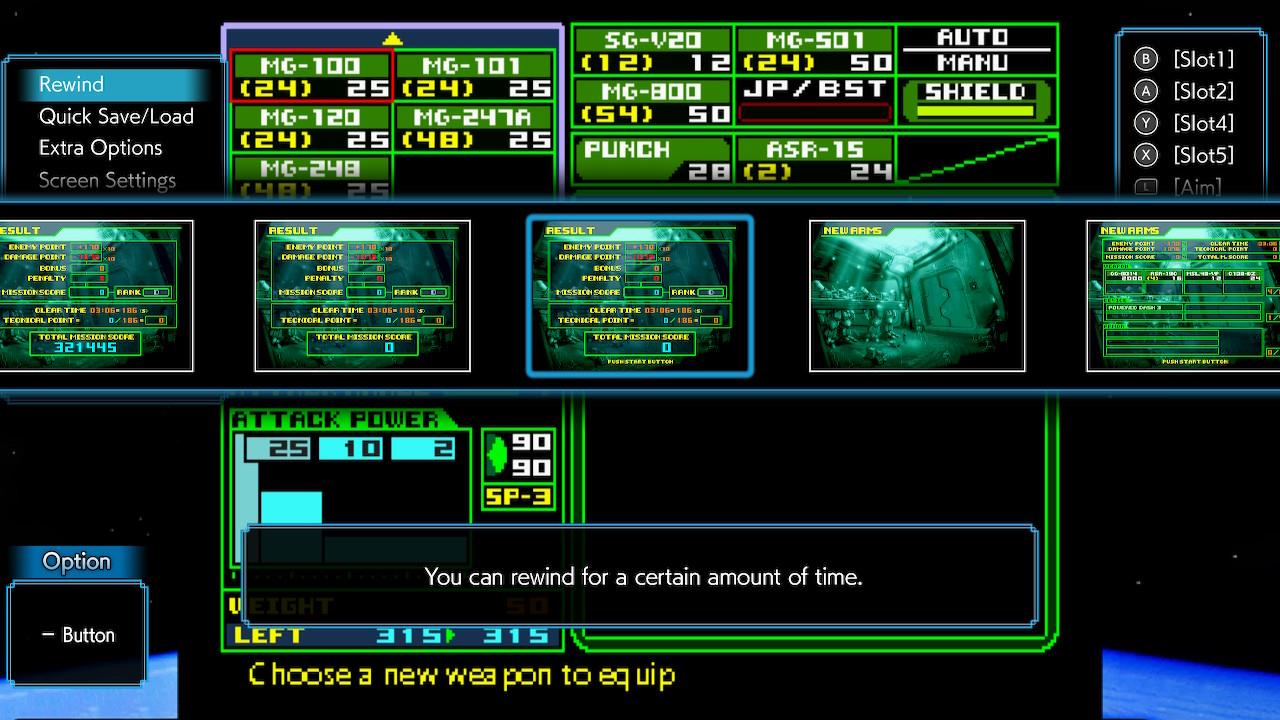Pick the Result thumbnail showing score 321445
The image size is (1280, 720).
point(96,296)
